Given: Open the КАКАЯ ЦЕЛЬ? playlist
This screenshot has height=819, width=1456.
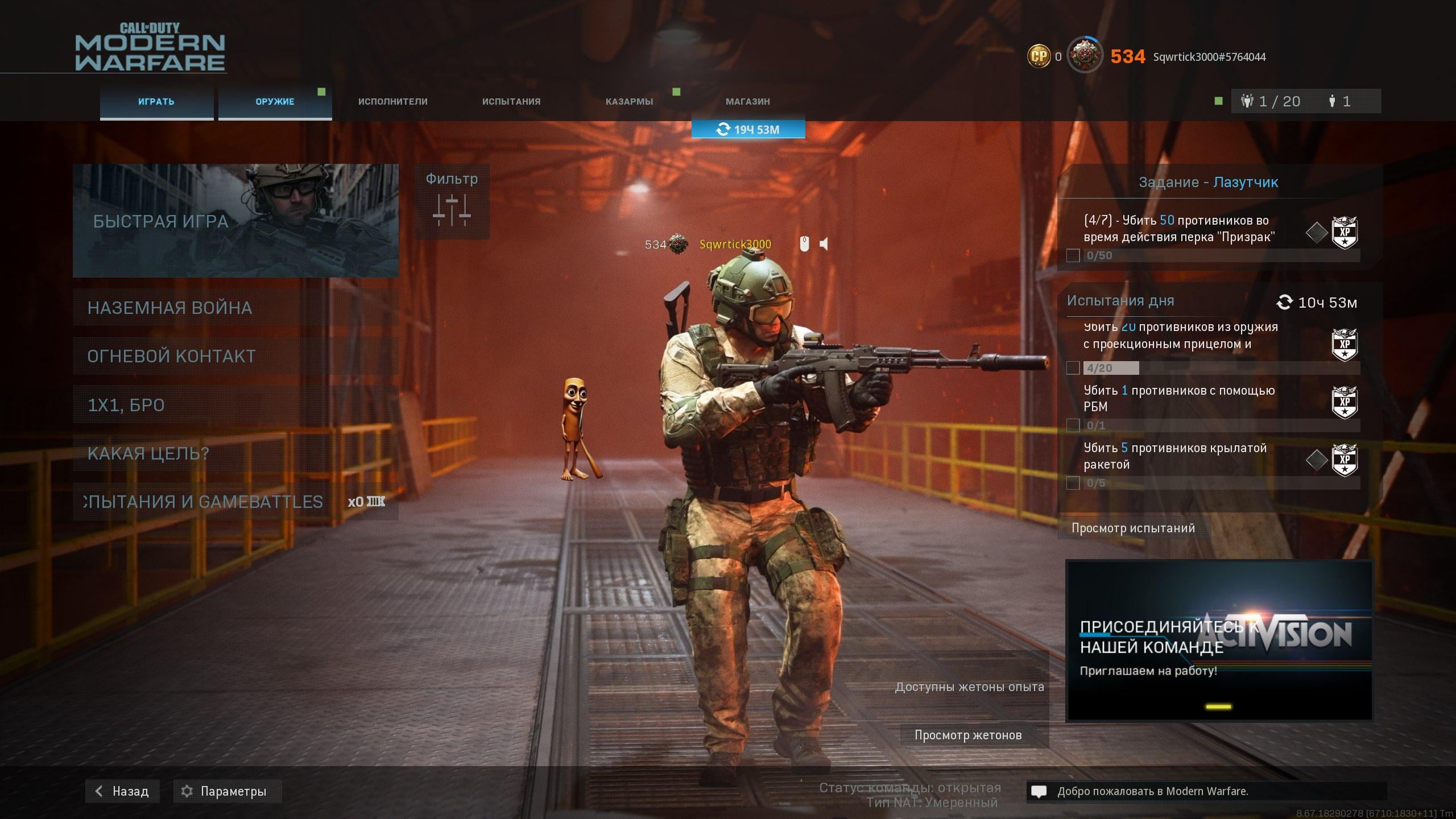Looking at the screenshot, I should pos(235,453).
